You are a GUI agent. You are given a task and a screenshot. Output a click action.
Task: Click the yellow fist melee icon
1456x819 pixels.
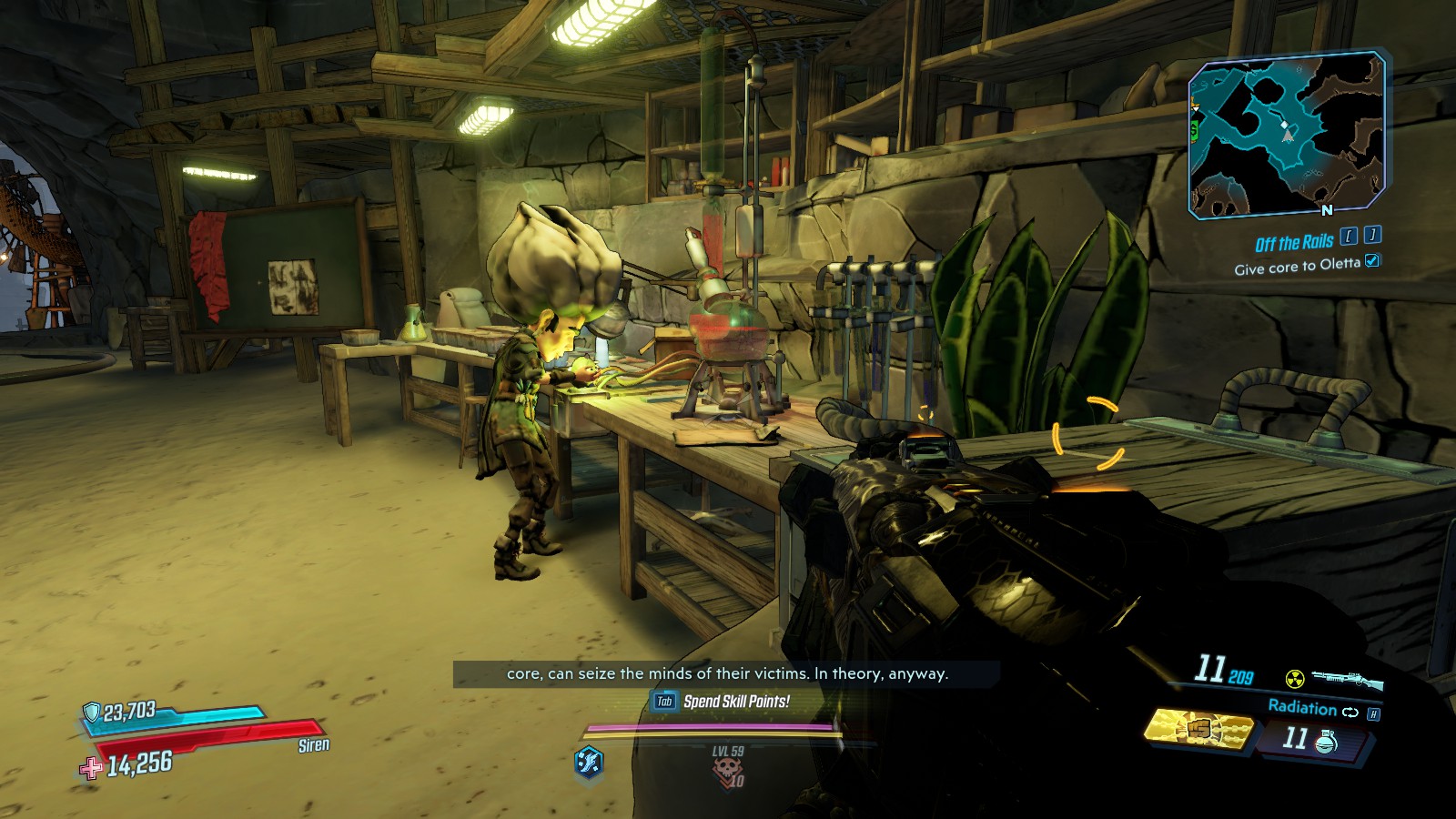[x=1198, y=730]
